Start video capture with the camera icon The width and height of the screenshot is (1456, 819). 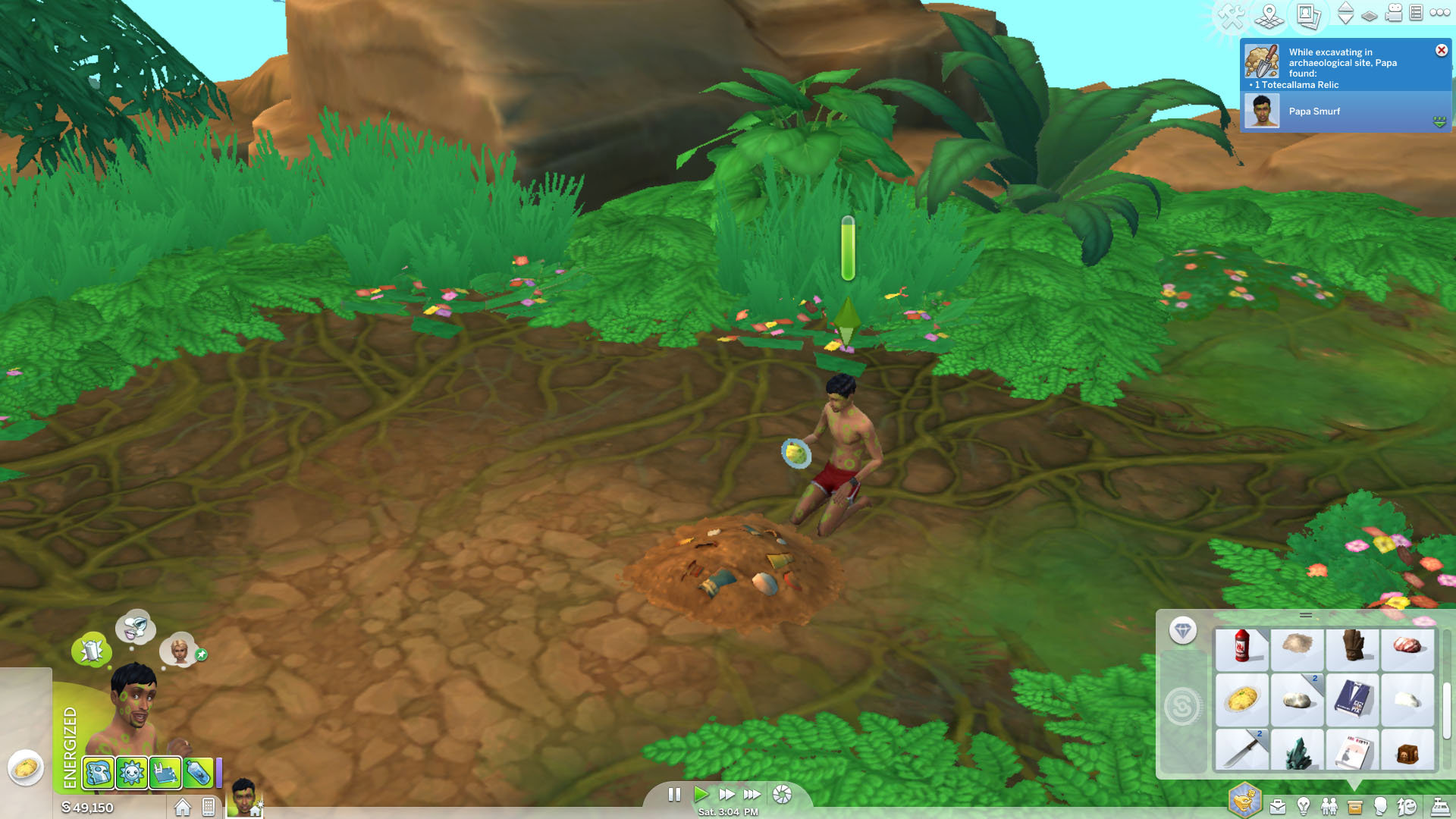click(1394, 14)
